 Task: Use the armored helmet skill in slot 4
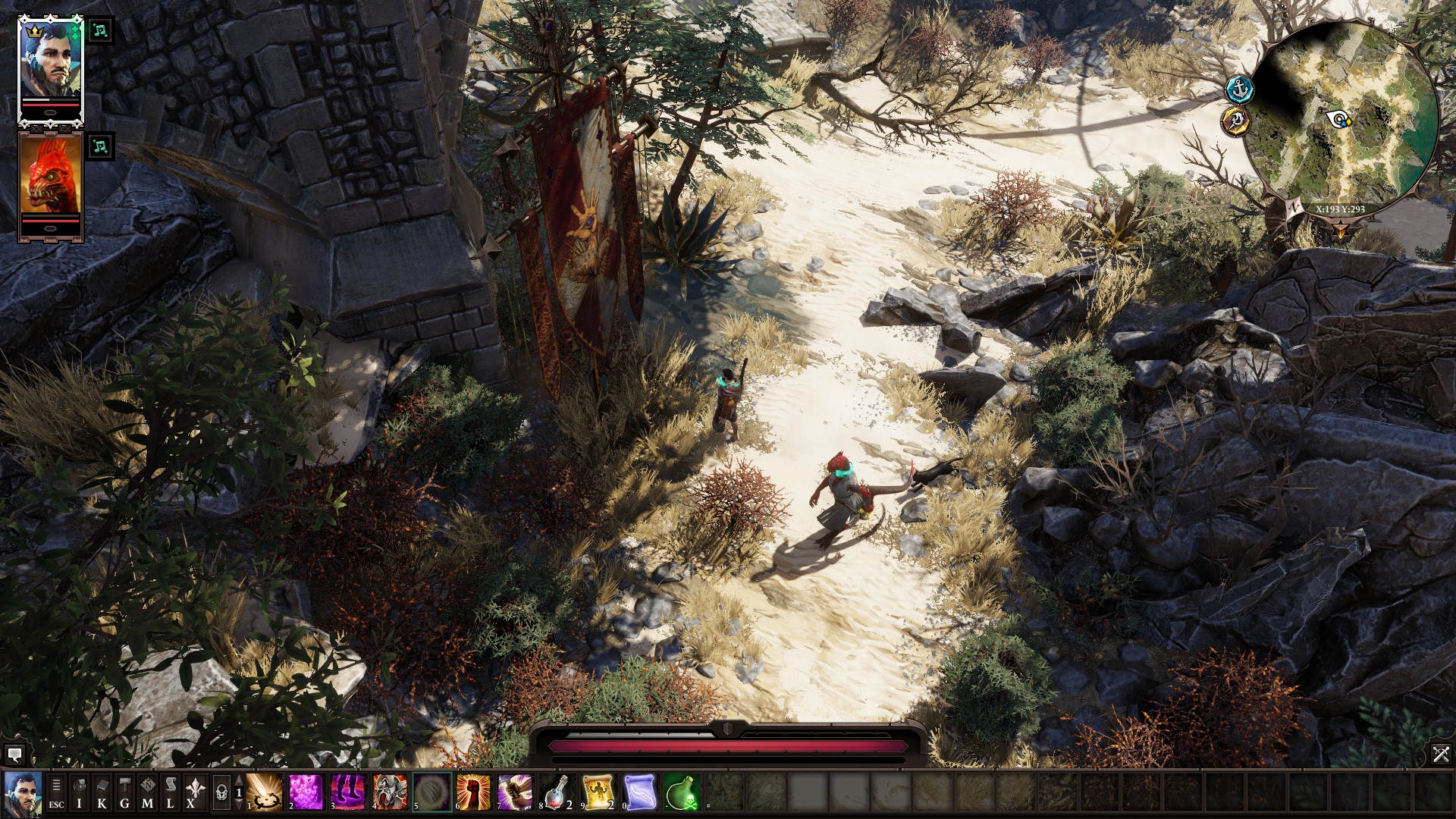click(x=390, y=793)
